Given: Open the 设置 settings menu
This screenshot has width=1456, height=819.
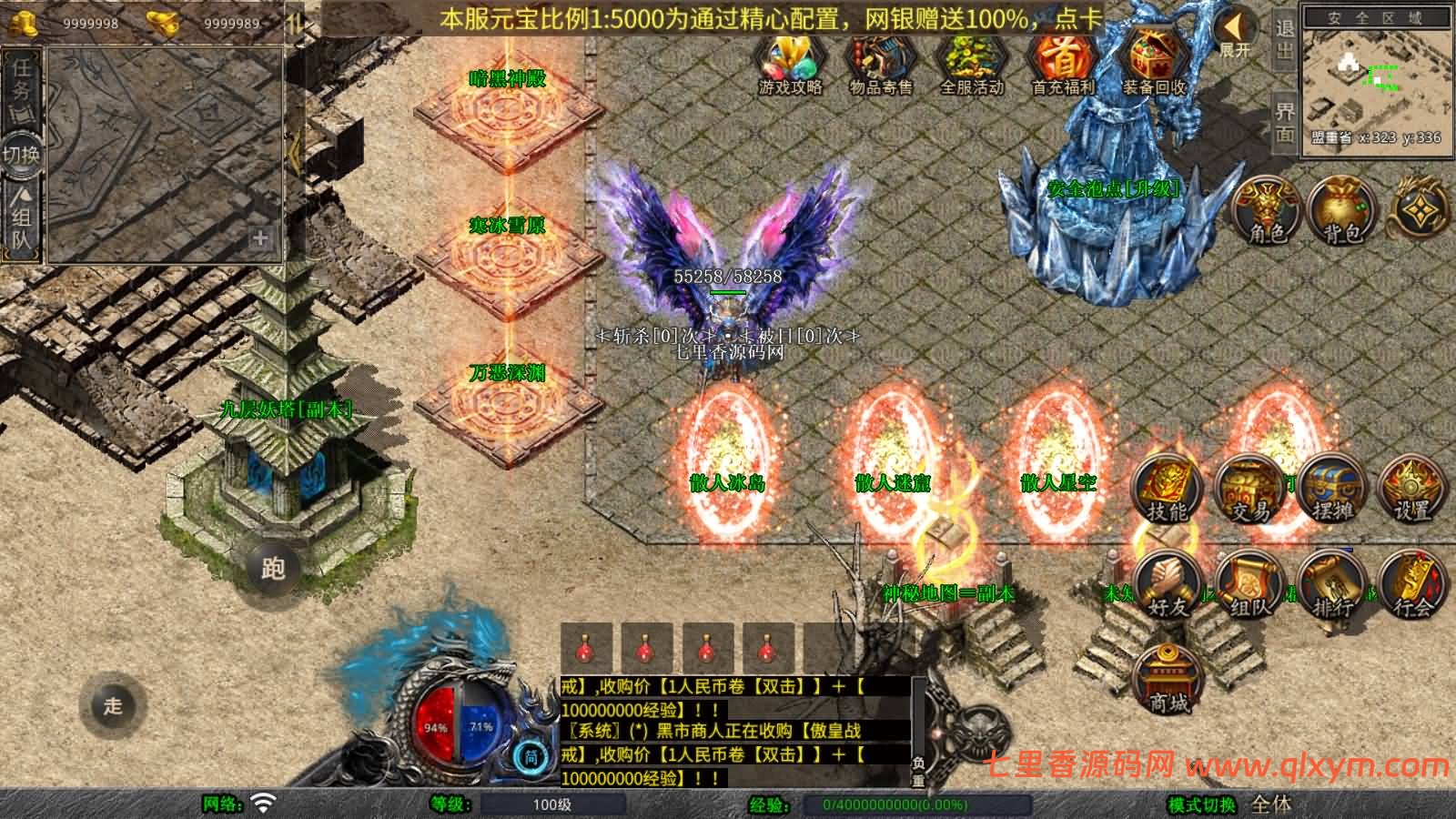Looking at the screenshot, I should 1412,491.
